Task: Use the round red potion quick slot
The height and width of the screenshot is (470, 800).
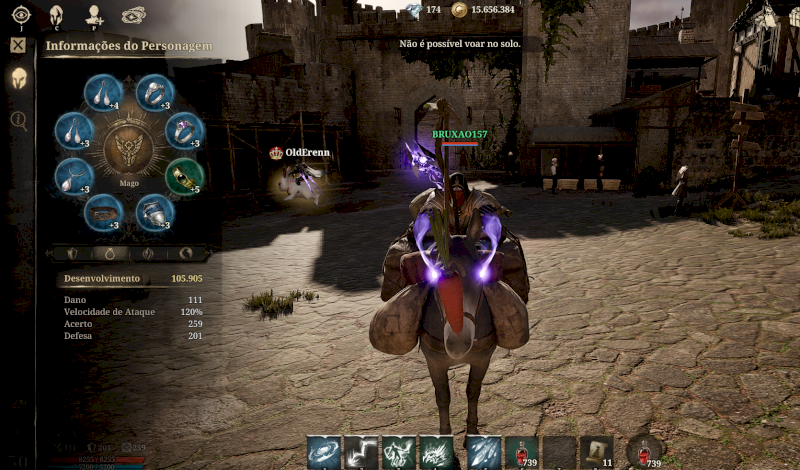Action: (x=645, y=452)
